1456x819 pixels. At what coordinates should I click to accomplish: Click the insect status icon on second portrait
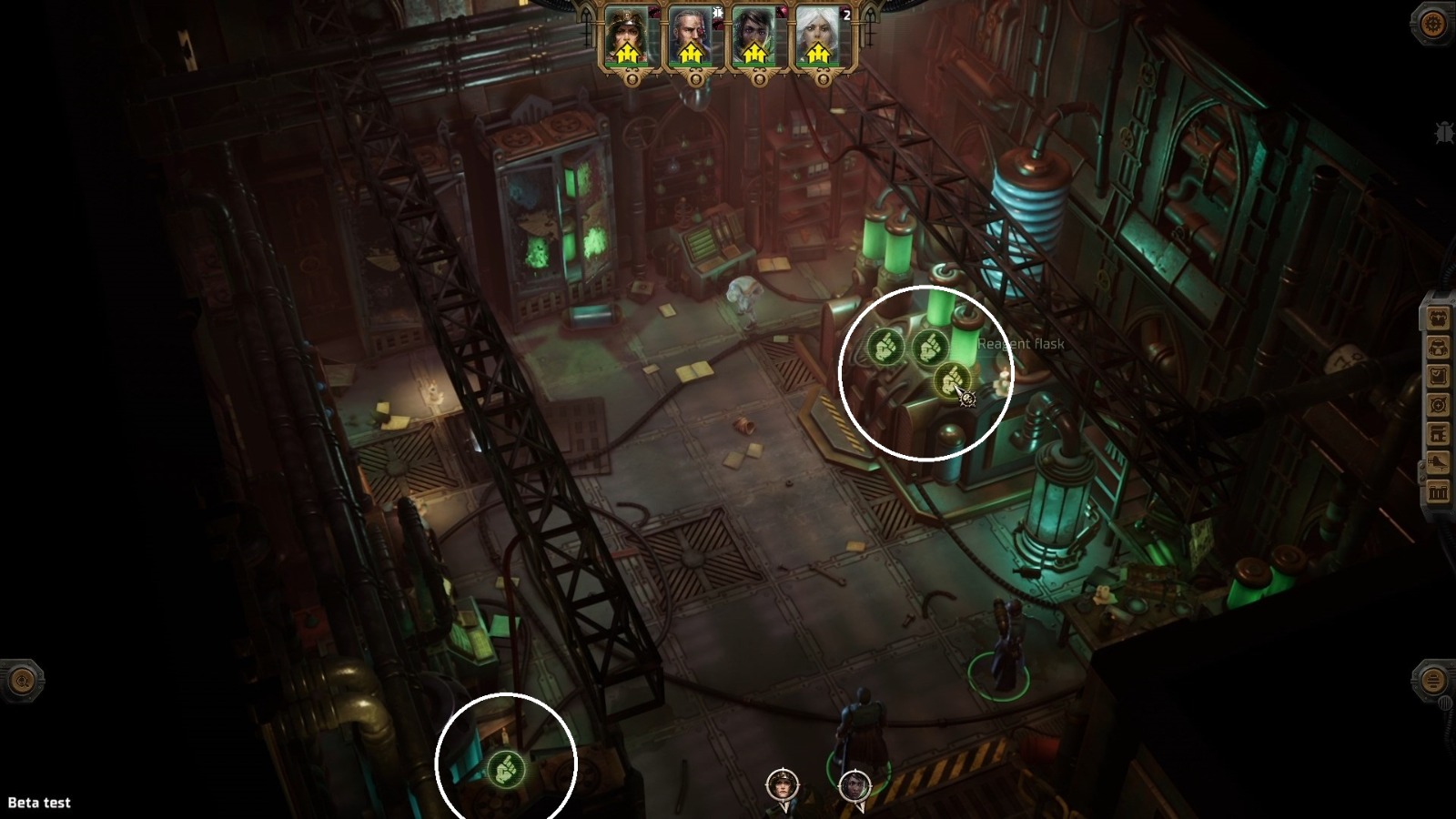point(718,12)
